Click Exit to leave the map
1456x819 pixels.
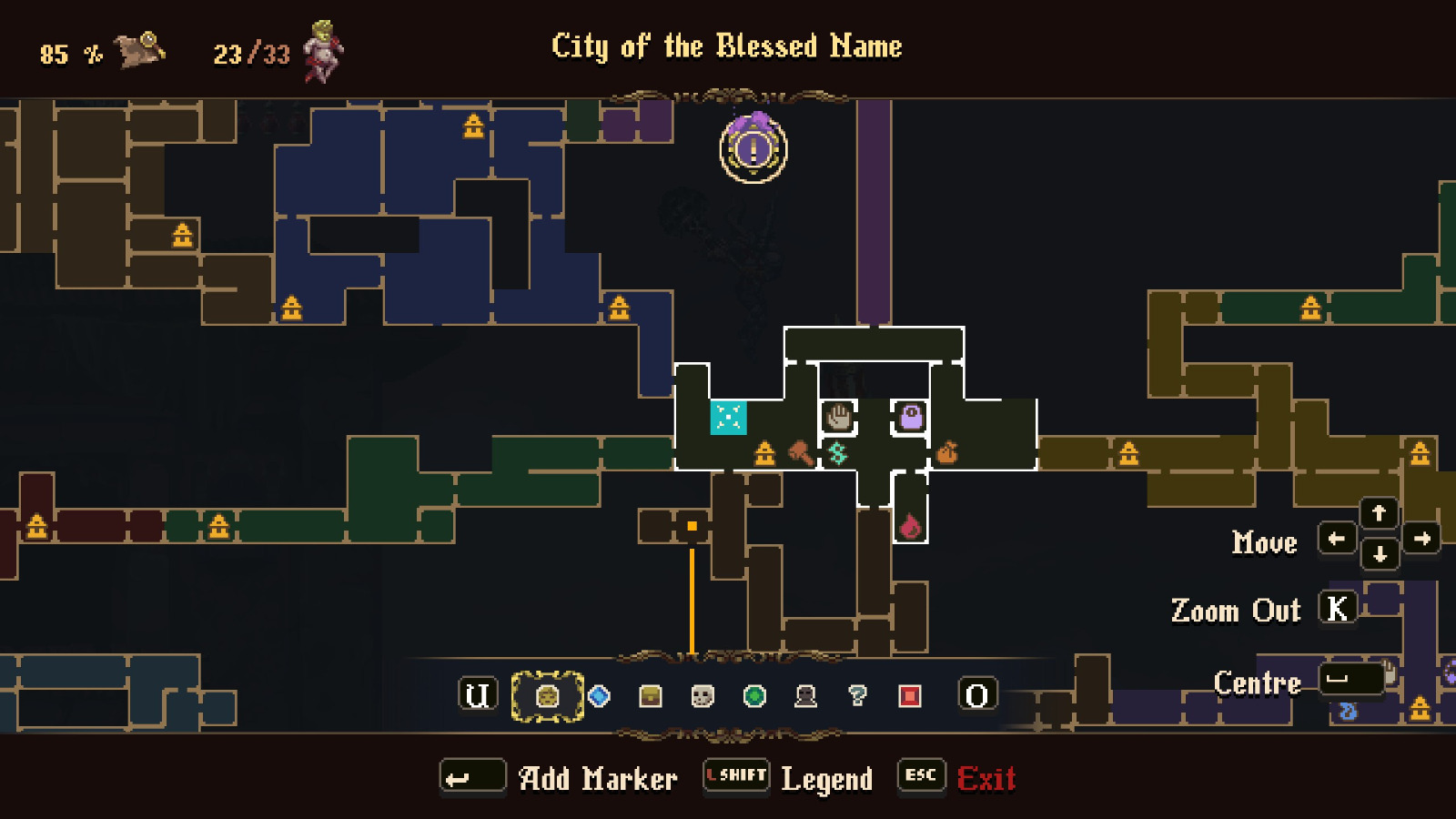pos(987,778)
